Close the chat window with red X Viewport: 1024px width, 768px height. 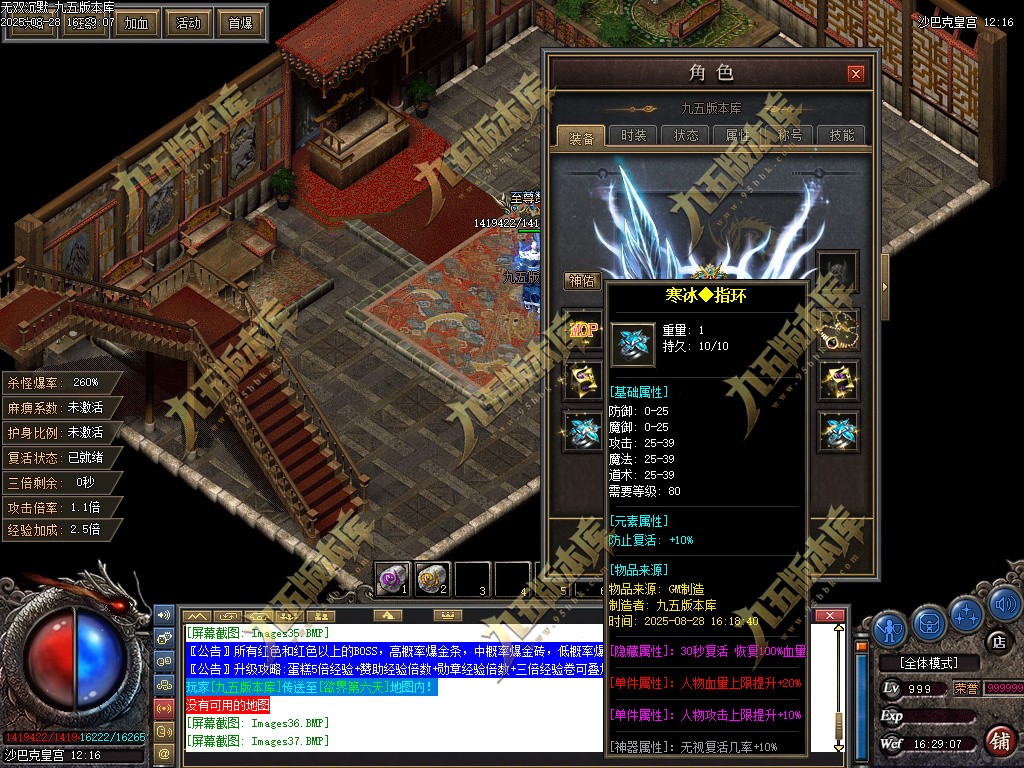coord(827,615)
